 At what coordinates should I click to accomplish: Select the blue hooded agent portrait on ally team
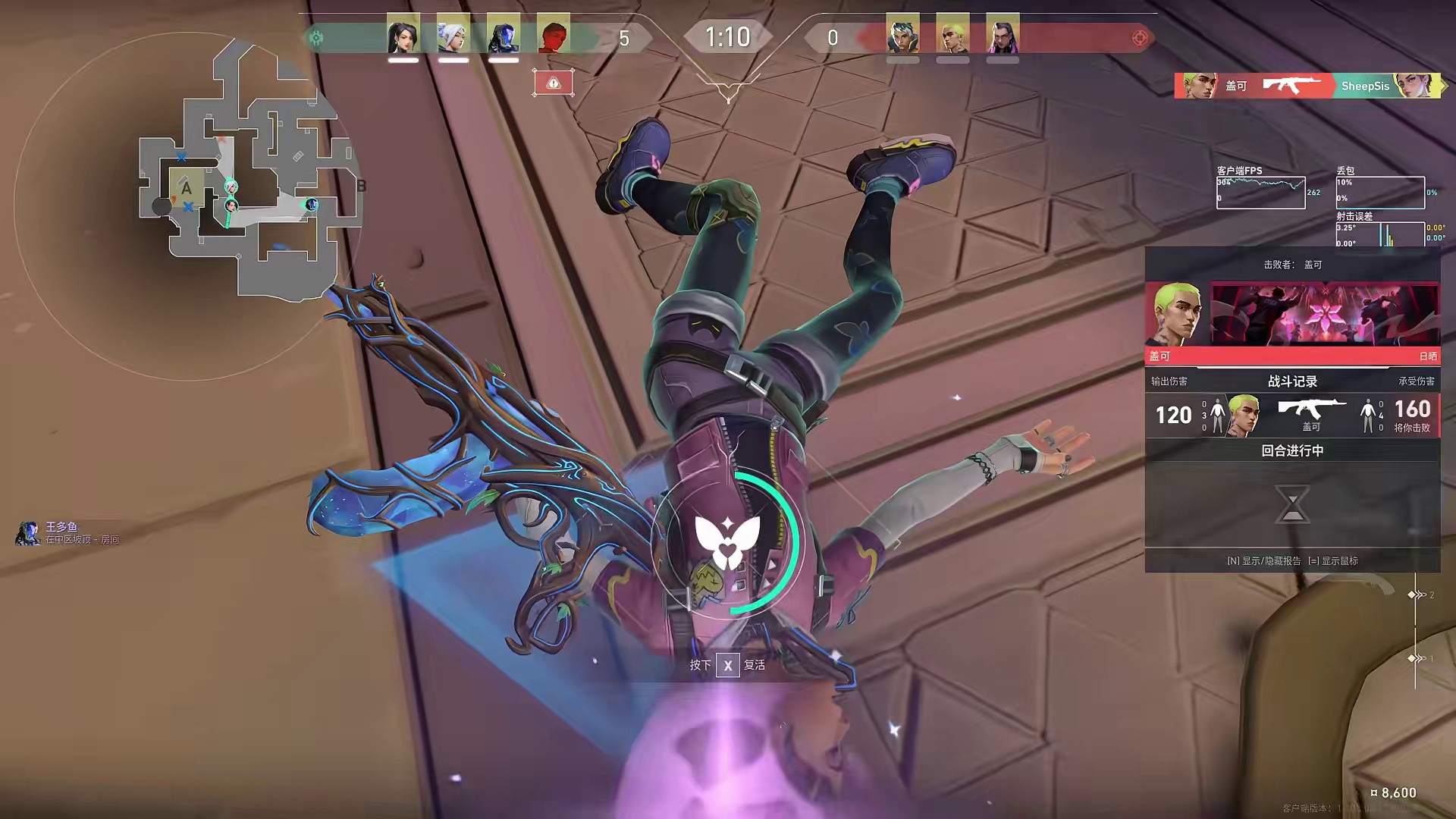pos(504,36)
